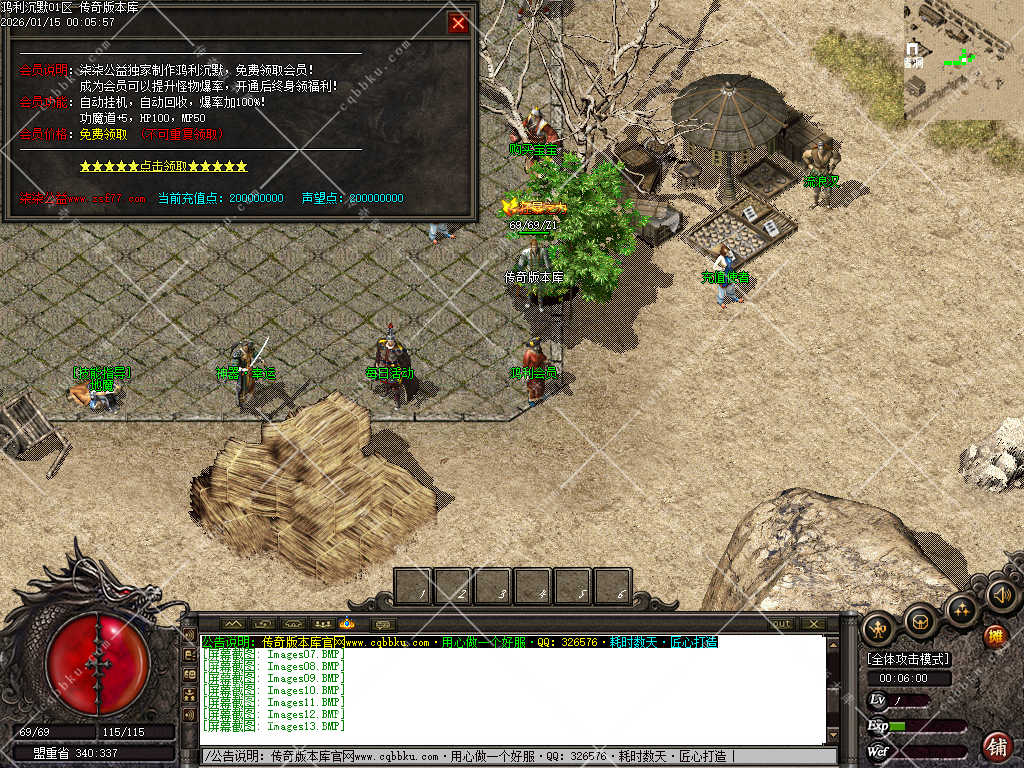Click the 'out' button on chat bar
Image resolution: width=1024 pixels, height=768 pixels.
tap(780, 624)
